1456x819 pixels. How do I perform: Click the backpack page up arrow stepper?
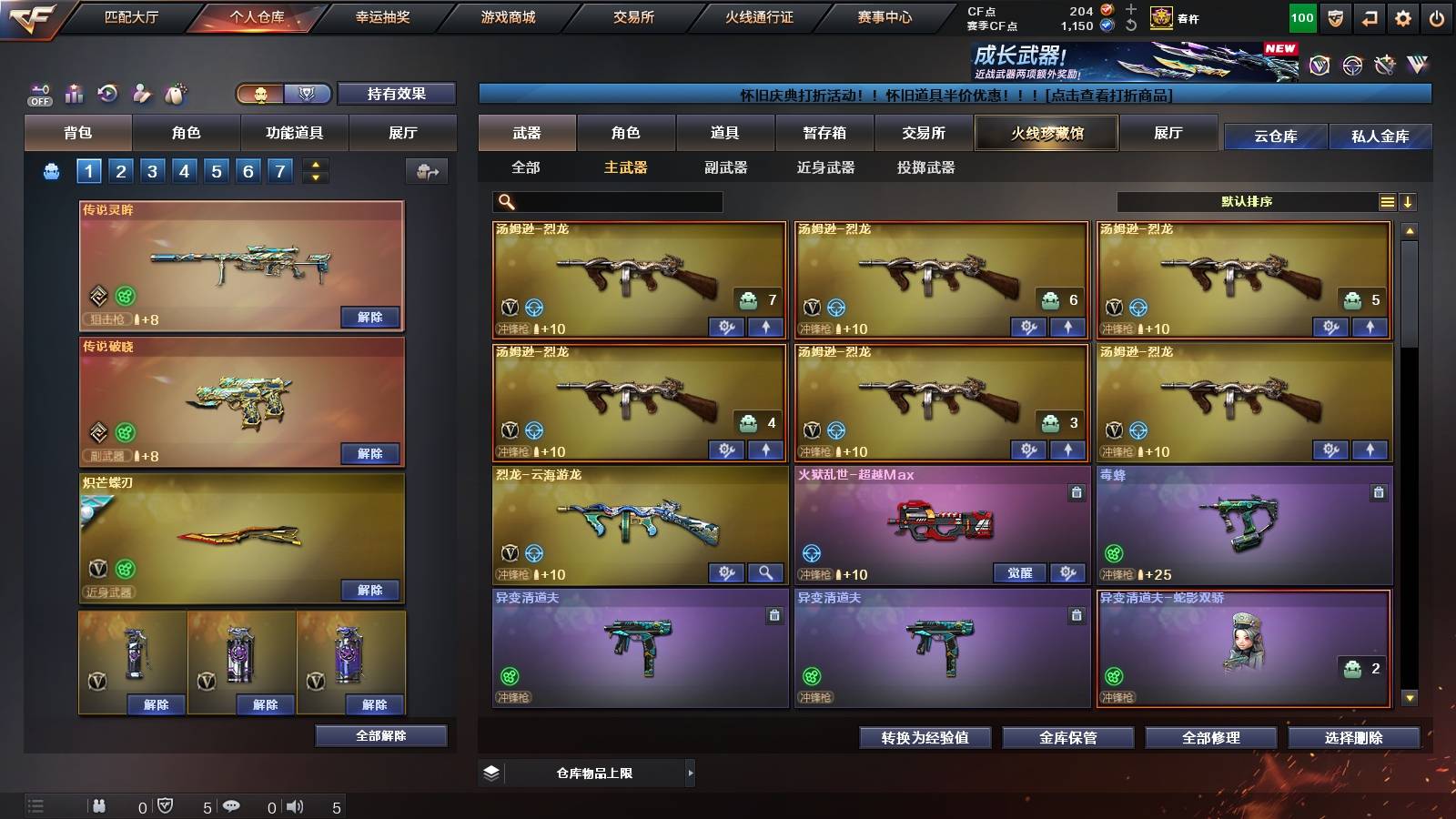[x=316, y=166]
